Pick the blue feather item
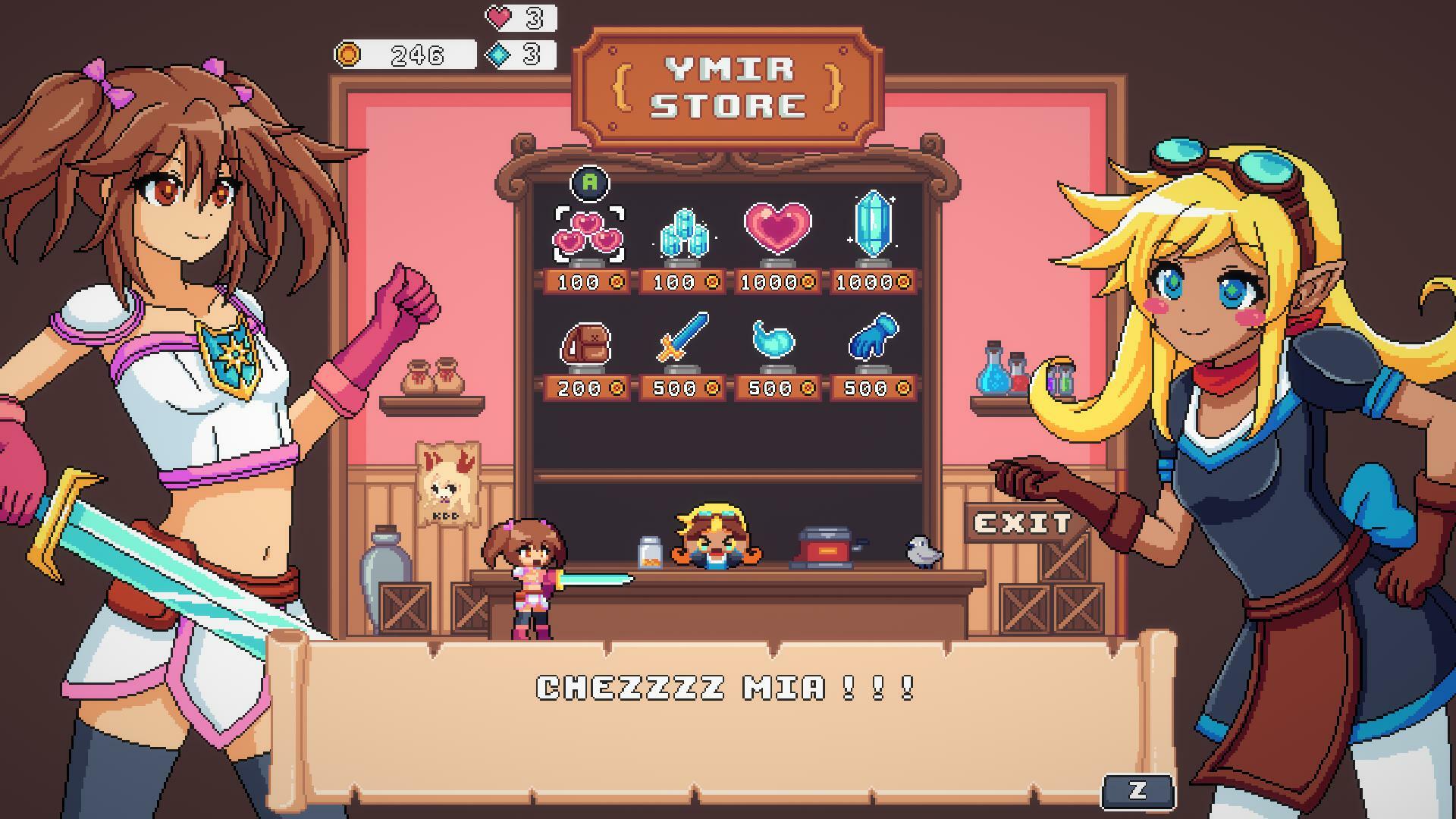Image resolution: width=1456 pixels, height=819 pixels. pyautogui.click(x=775, y=343)
